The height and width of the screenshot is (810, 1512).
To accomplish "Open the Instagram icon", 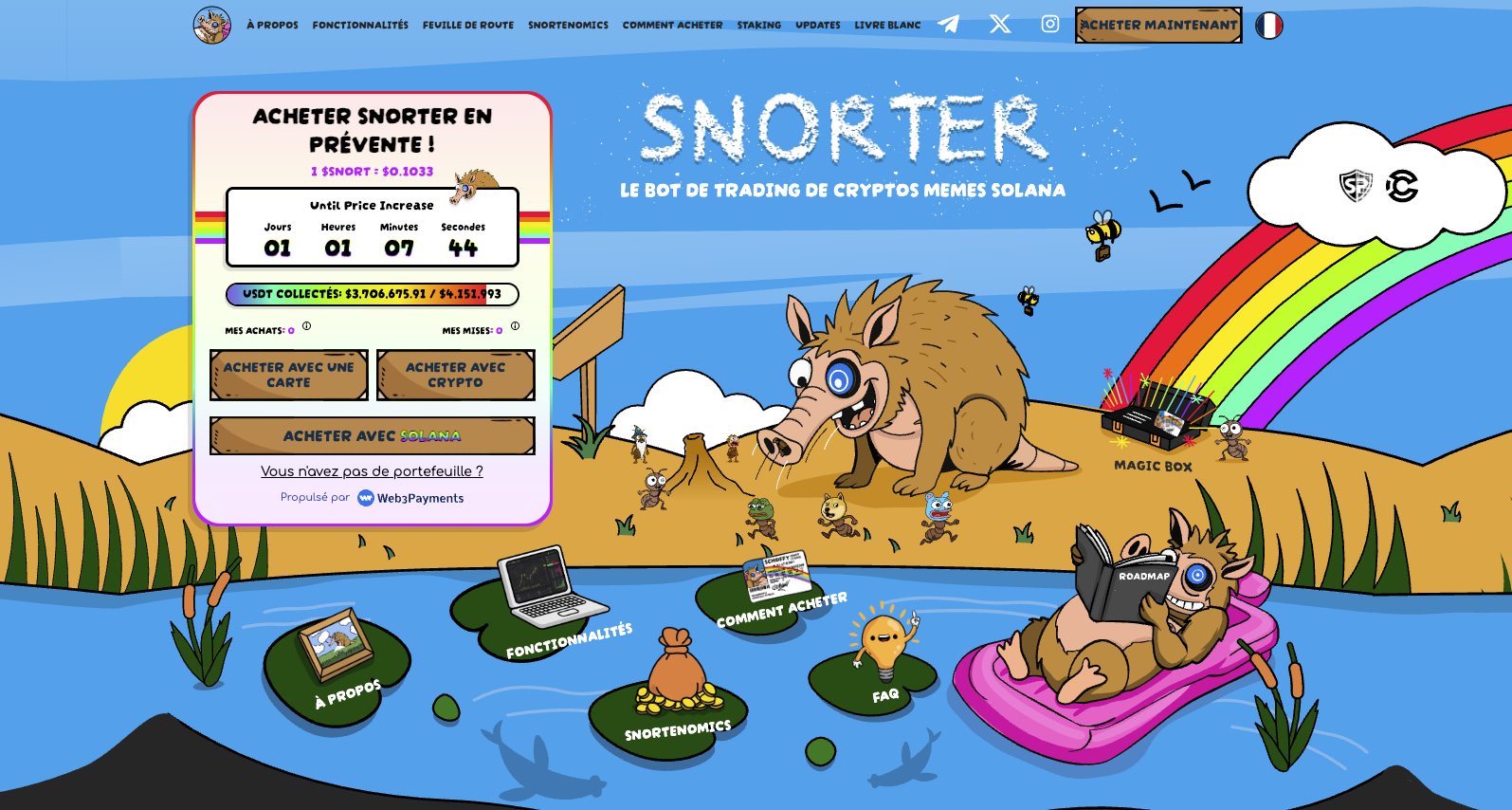I will click(1049, 25).
